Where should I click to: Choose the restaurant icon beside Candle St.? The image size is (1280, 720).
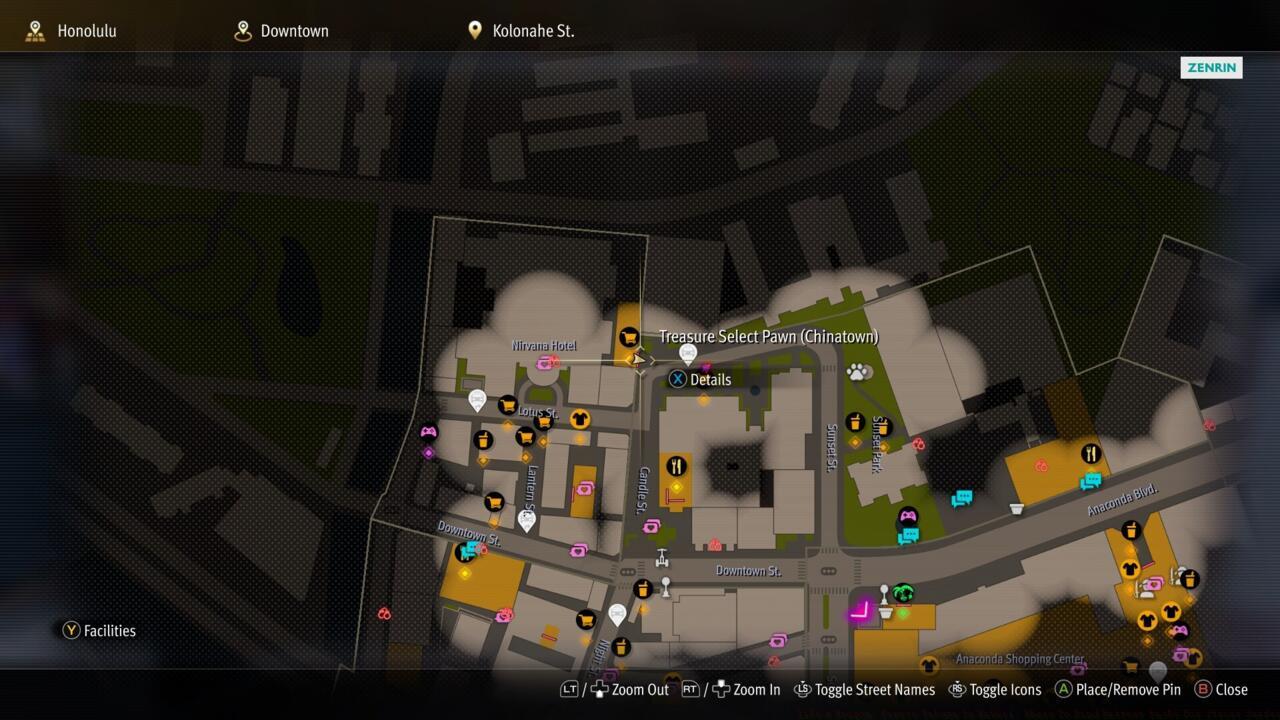click(677, 466)
